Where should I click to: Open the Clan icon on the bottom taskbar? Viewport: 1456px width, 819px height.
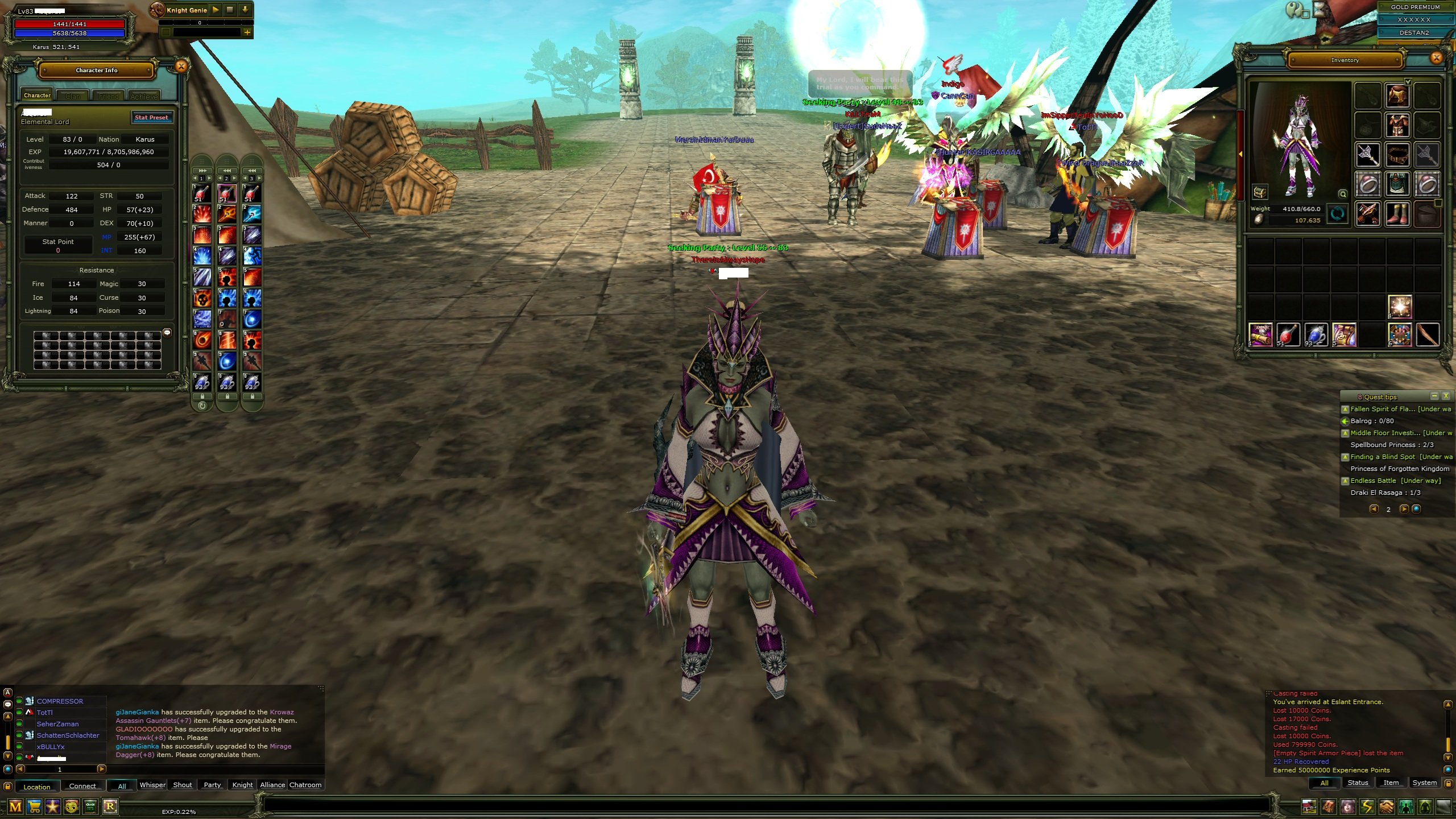click(90, 806)
